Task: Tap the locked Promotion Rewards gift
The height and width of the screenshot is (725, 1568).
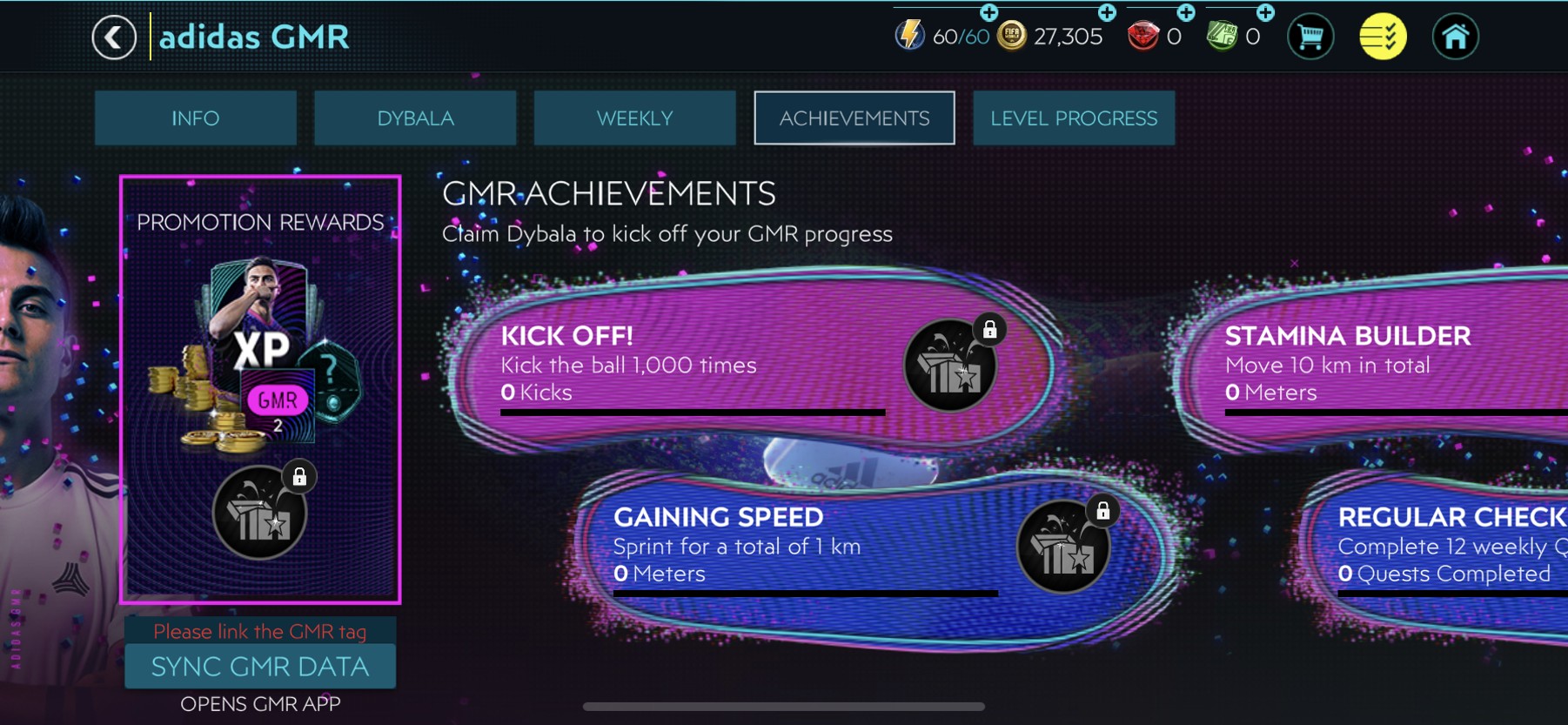Action: coord(260,514)
